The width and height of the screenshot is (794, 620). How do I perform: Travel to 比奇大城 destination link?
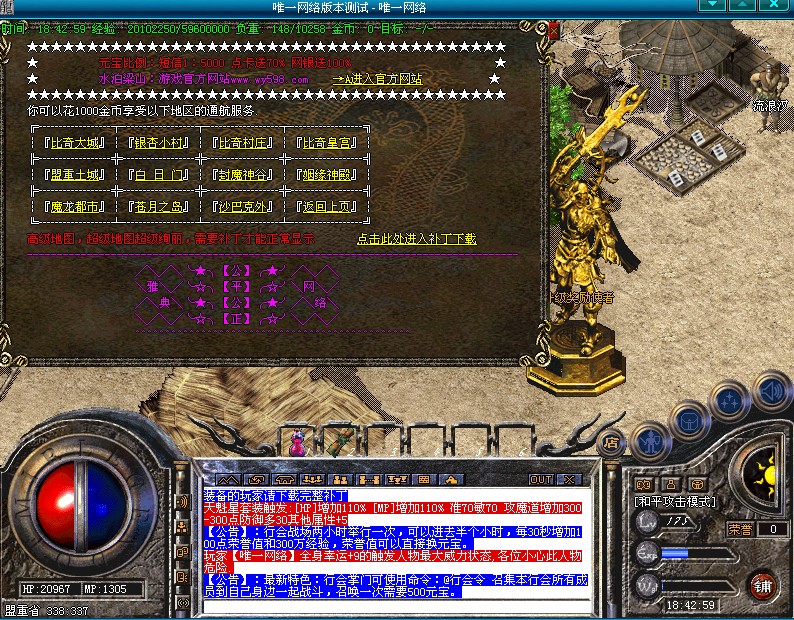tap(74, 142)
